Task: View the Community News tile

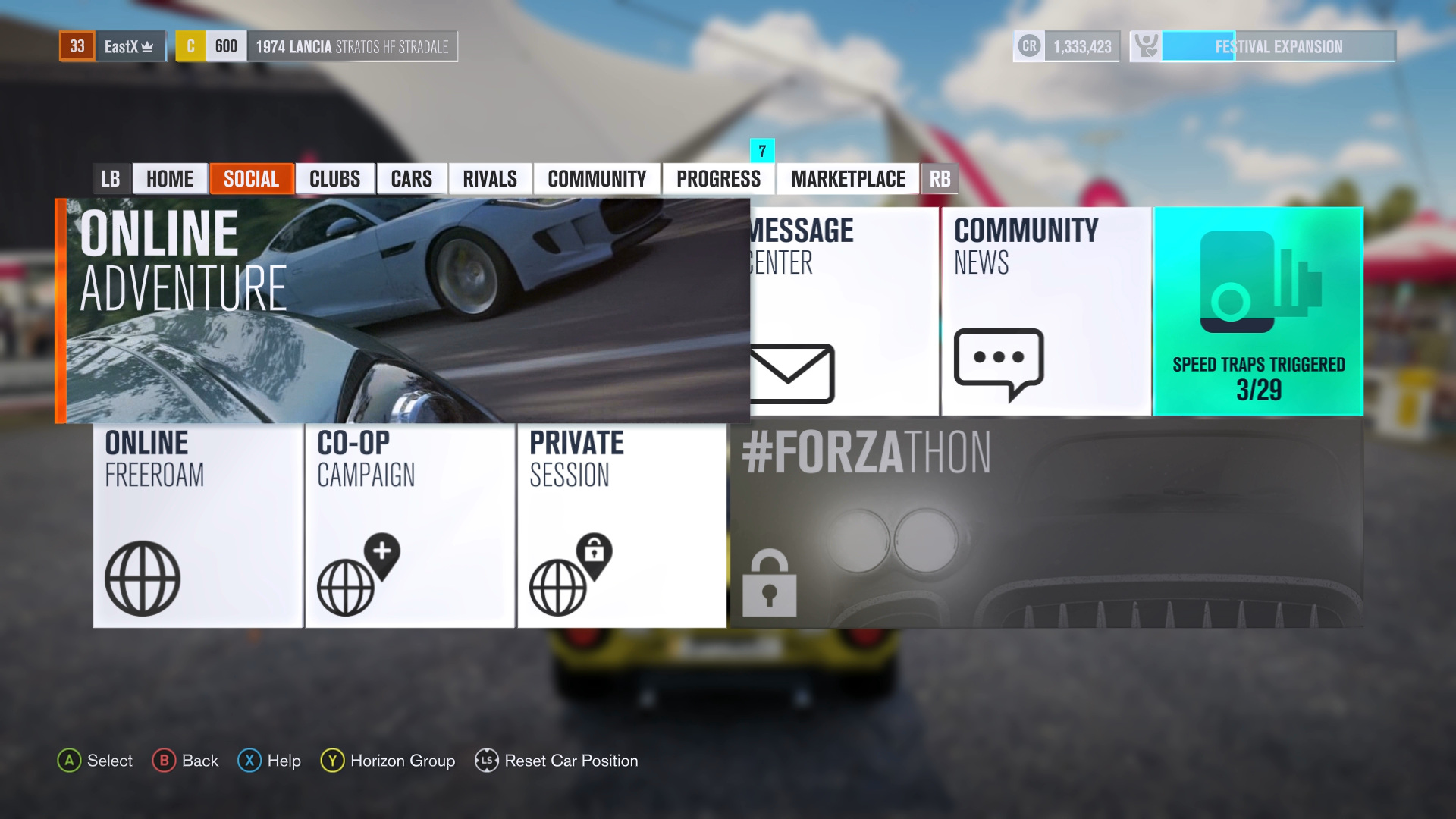Action: tap(1046, 311)
